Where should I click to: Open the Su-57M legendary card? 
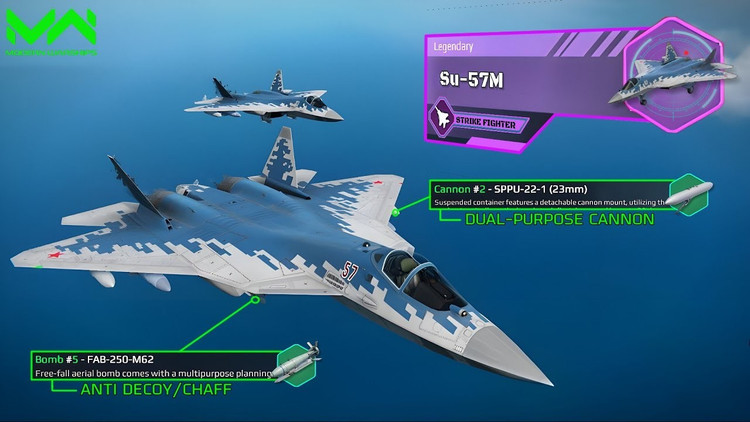(x=530, y=78)
